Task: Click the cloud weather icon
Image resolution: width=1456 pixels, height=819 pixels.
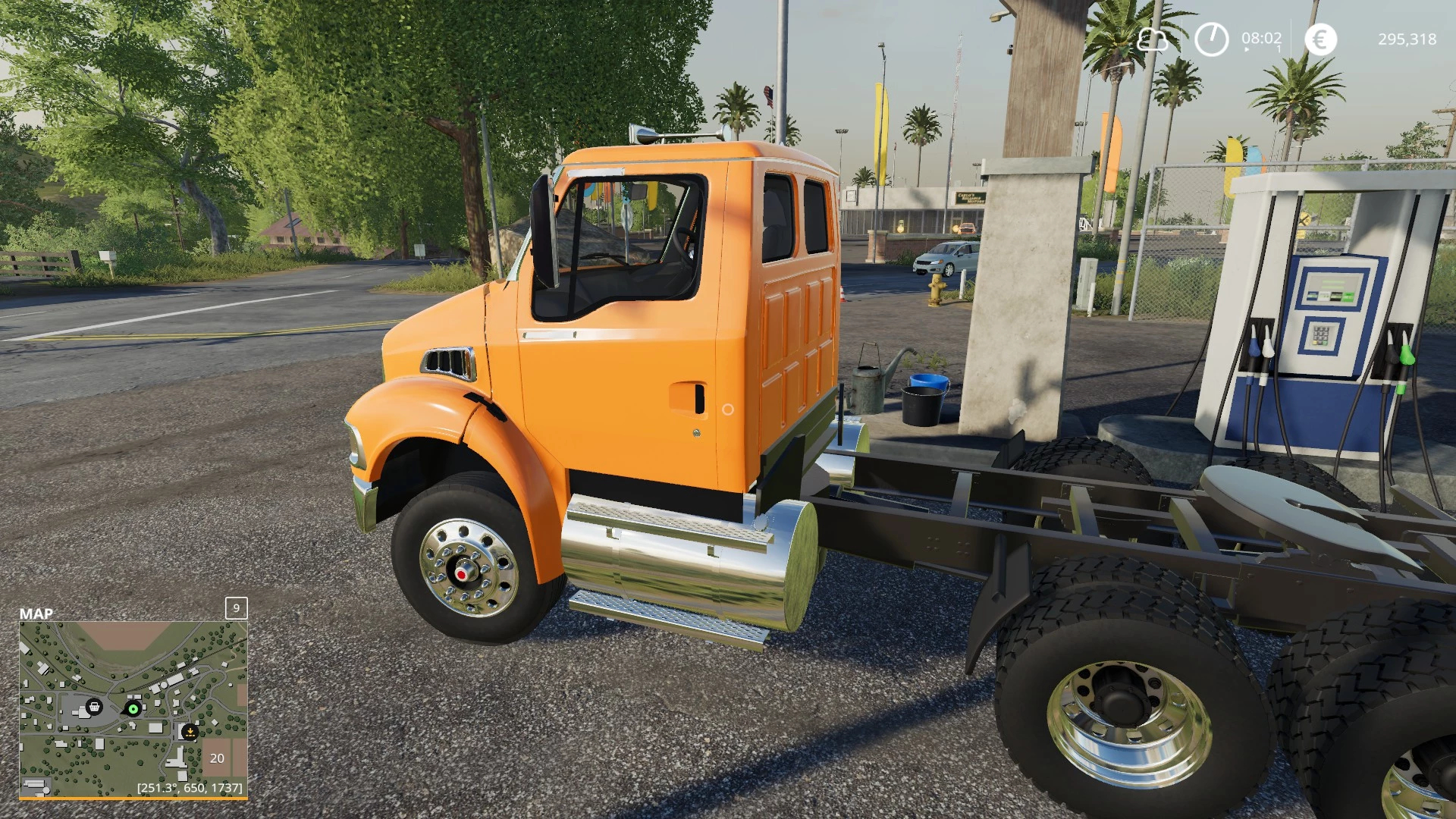Action: [1152, 39]
